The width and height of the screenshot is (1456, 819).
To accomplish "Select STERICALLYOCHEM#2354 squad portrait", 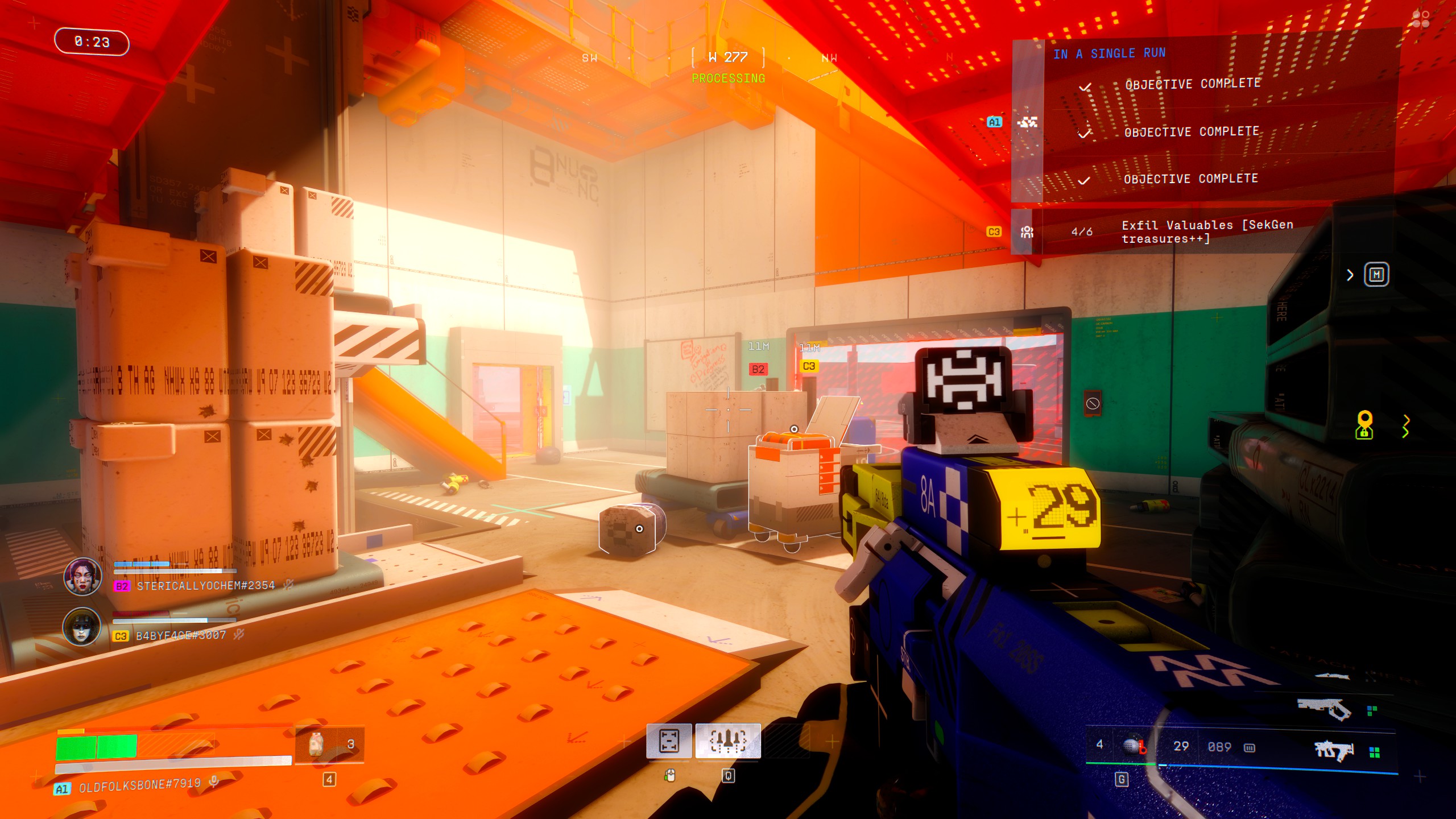I will point(82,576).
